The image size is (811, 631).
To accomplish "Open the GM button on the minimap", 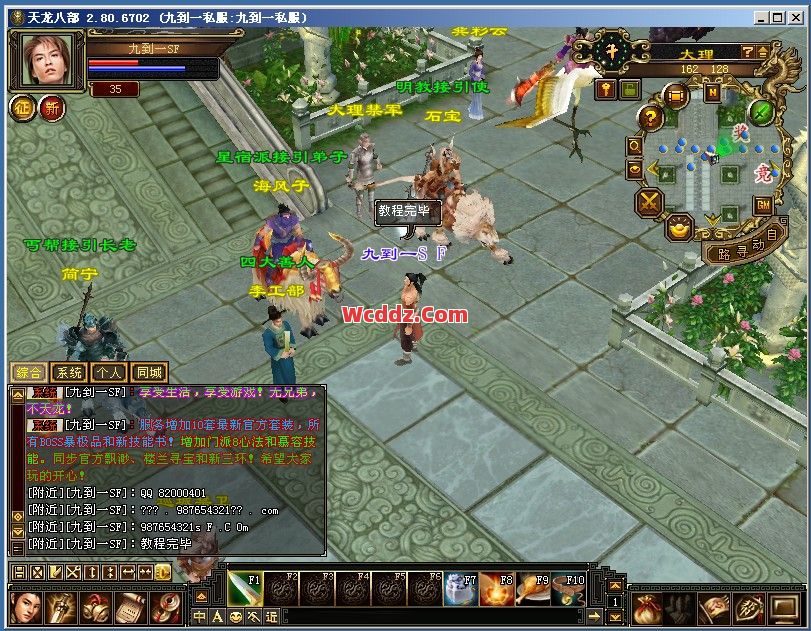I will coord(762,205).
